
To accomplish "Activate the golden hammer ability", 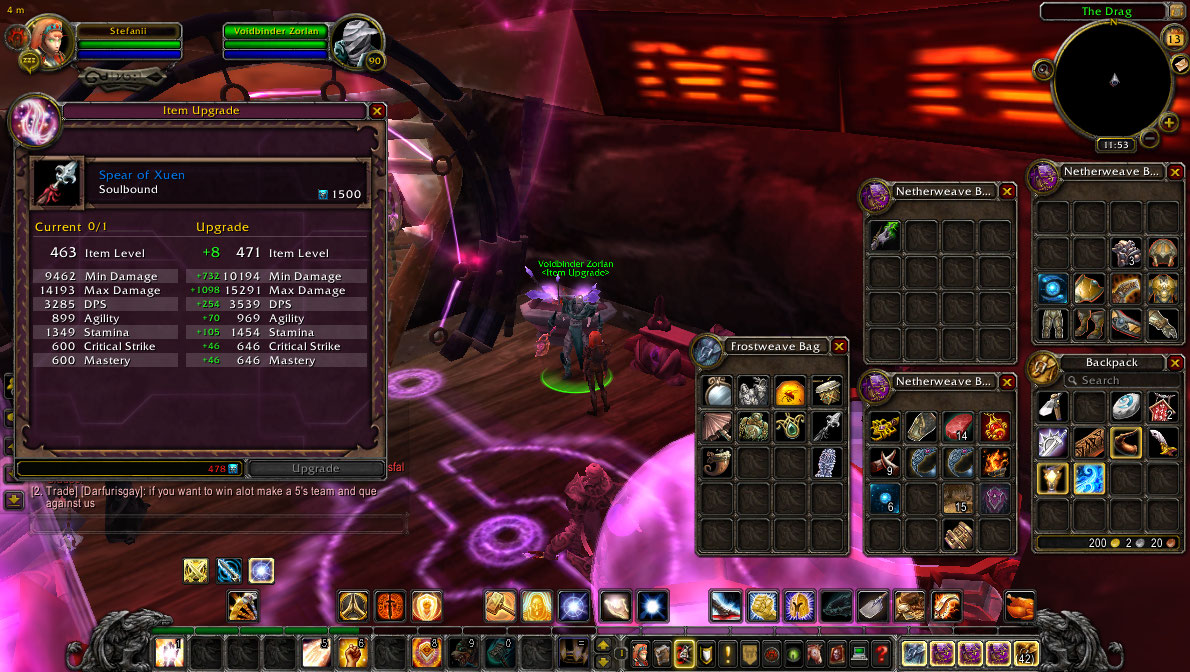I will 500,606.
